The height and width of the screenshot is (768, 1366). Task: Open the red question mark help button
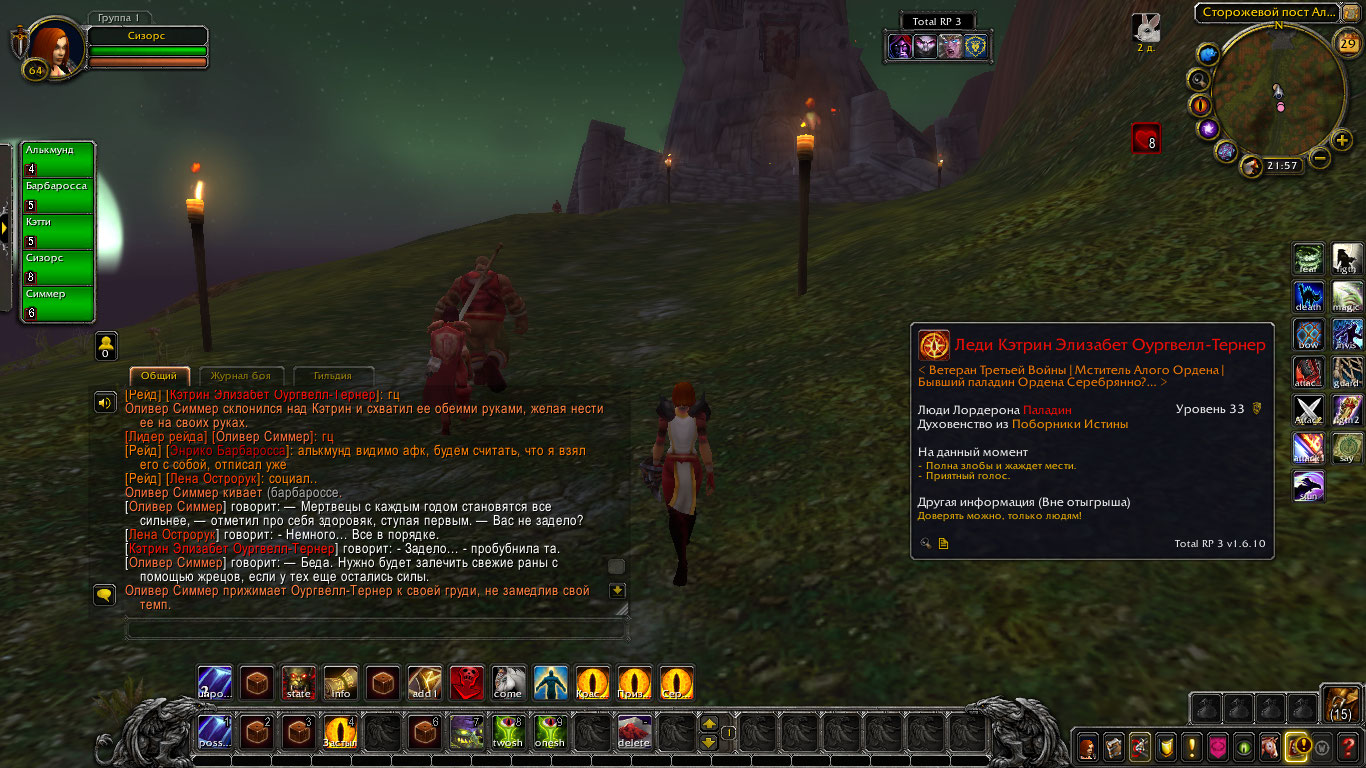(x=1349, y=746)
